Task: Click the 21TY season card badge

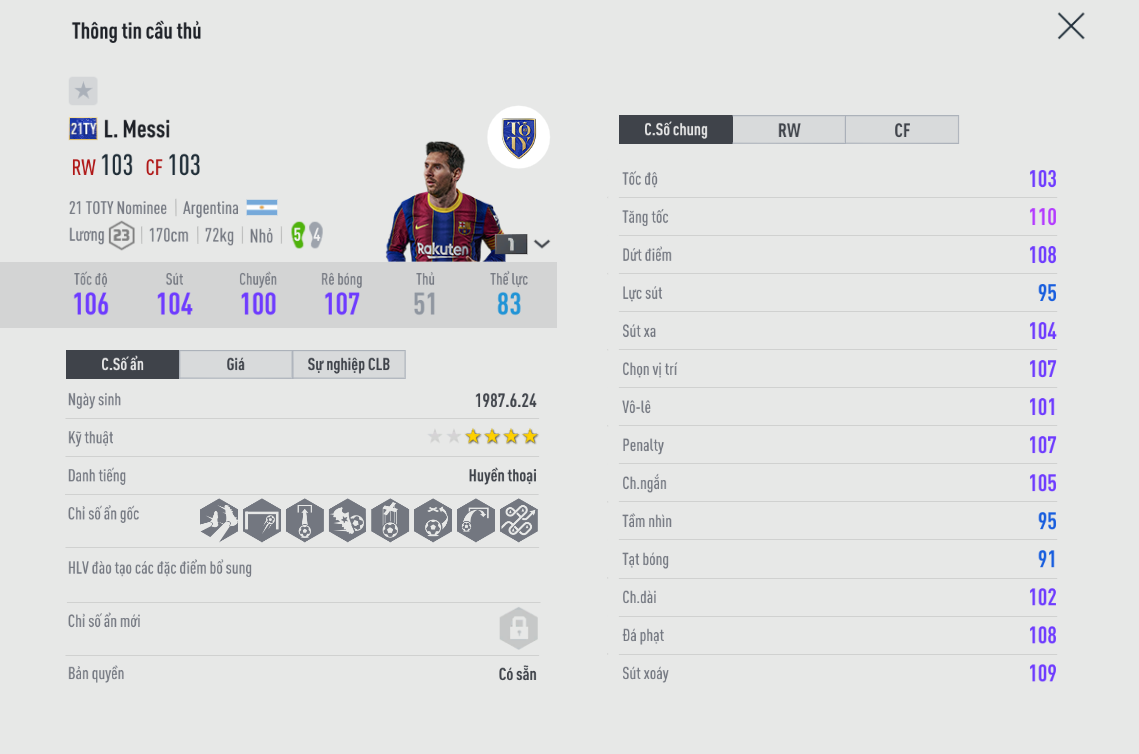Action: [x=83, y=129]
